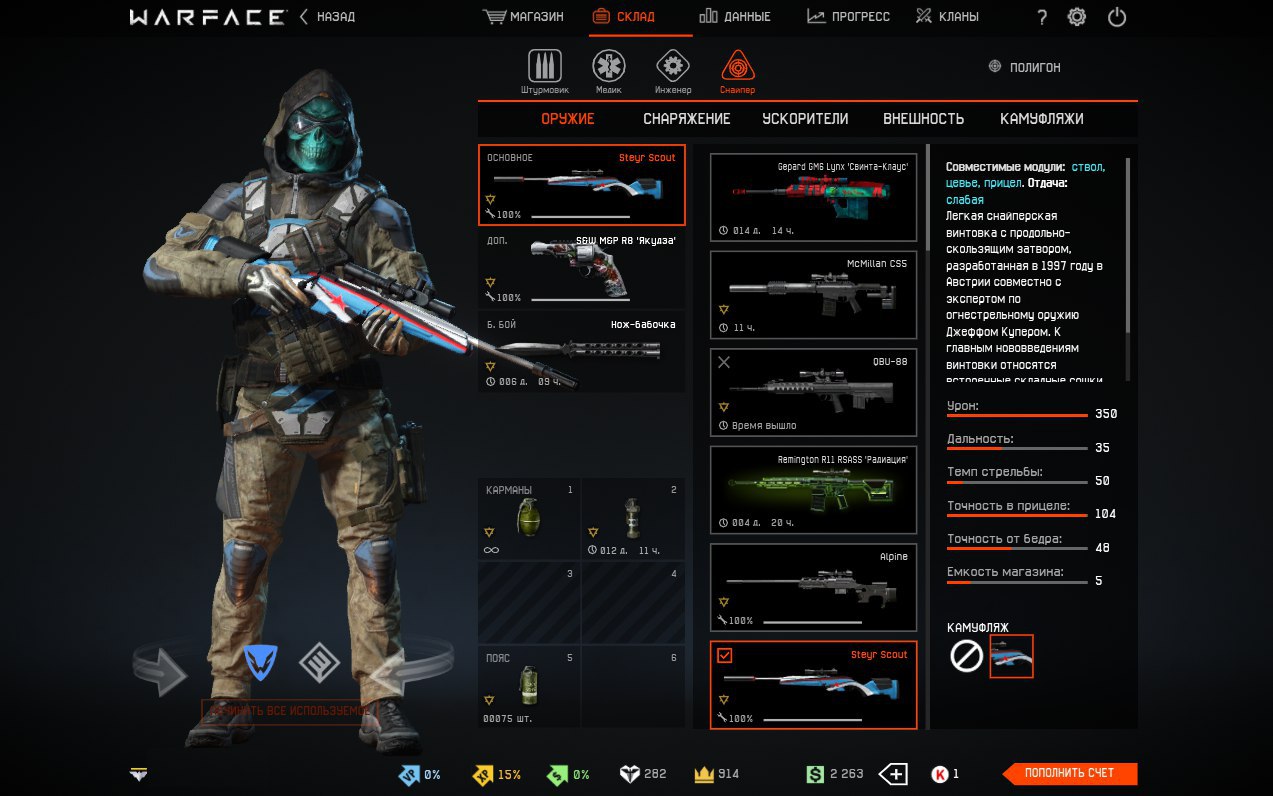This screenshot has width=1273, height=796.
Task: Go back with the Назад button
Action: click(x=328, y=17)
